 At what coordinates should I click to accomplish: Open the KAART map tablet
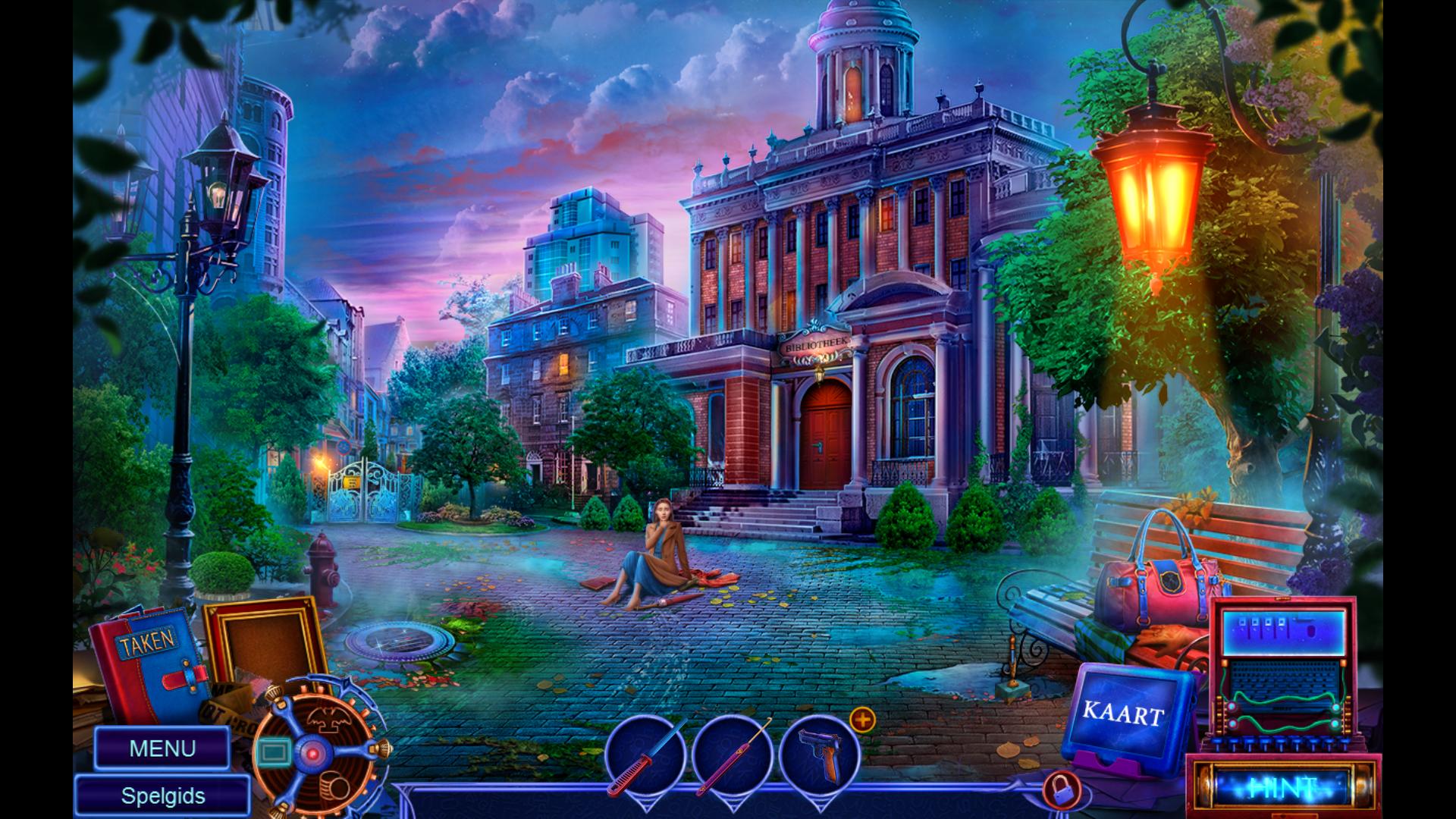tap(1123, 714)
